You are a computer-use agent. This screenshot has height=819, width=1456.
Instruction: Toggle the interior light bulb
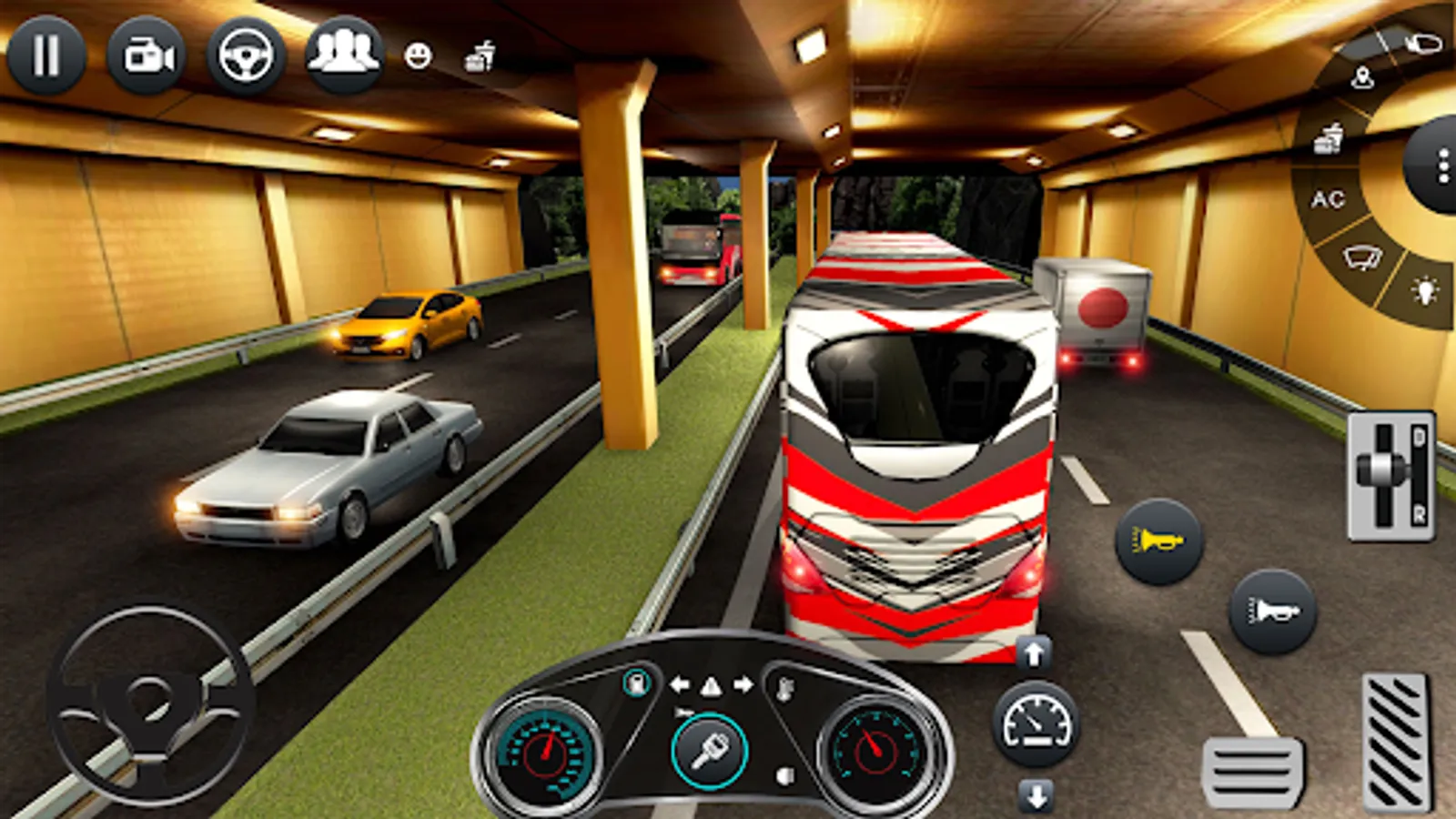pyautogui.click(x=1424, y=291)
